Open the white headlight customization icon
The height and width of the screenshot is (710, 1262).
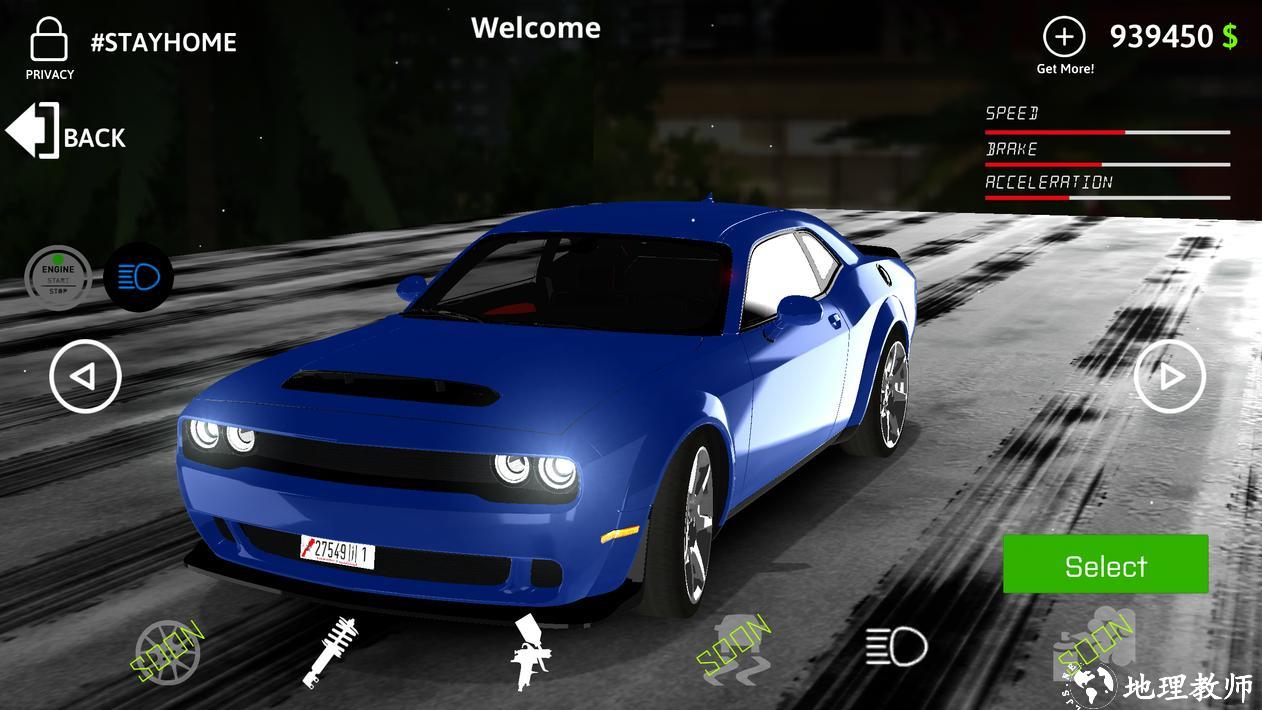(x=895, y=647)
